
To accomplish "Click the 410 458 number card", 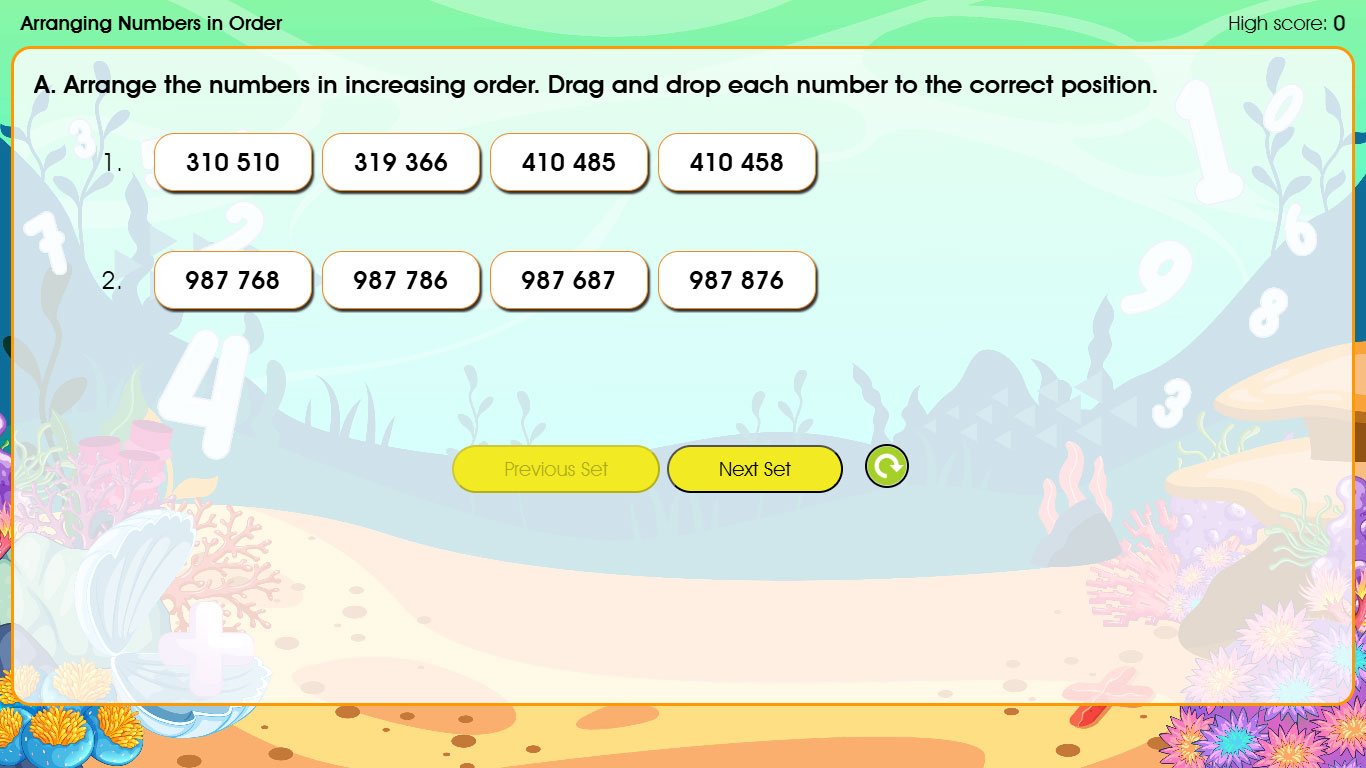I will pos(737,162).
